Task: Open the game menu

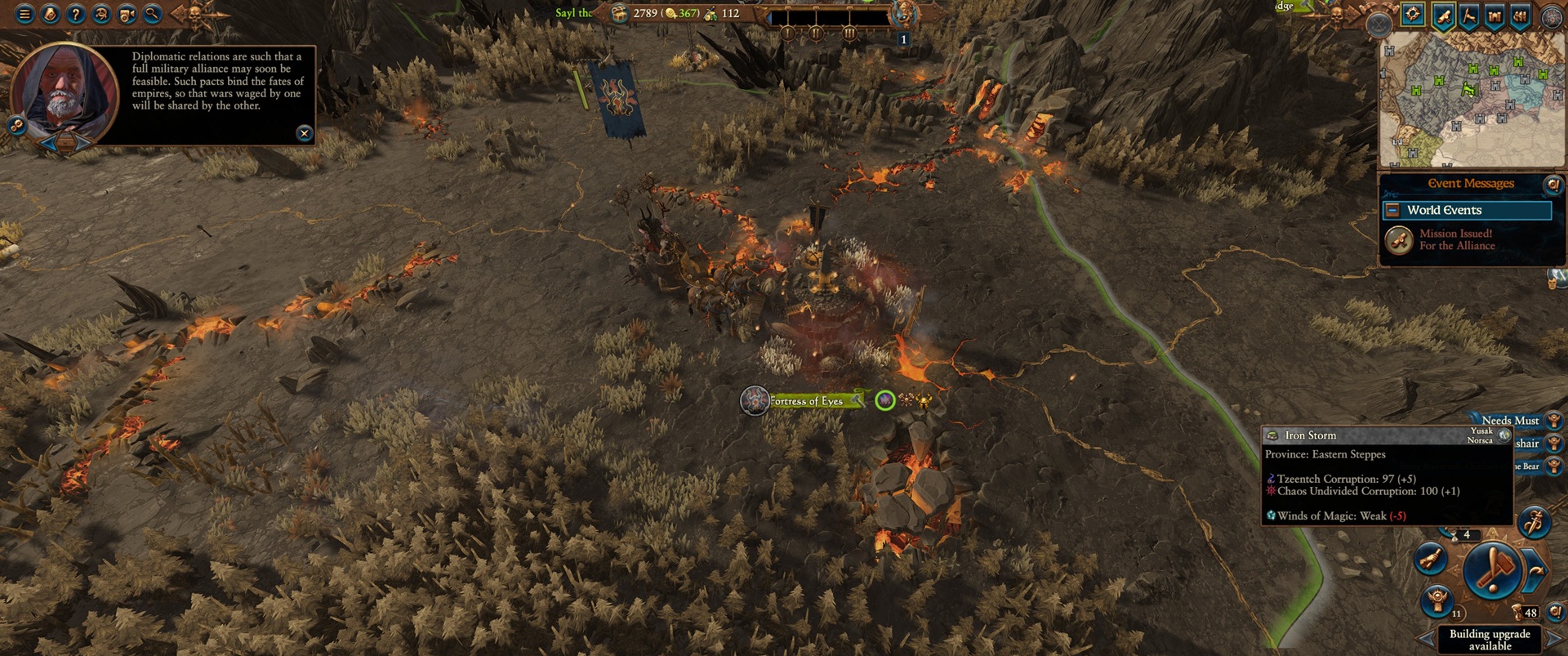Action: pos(24,14)
